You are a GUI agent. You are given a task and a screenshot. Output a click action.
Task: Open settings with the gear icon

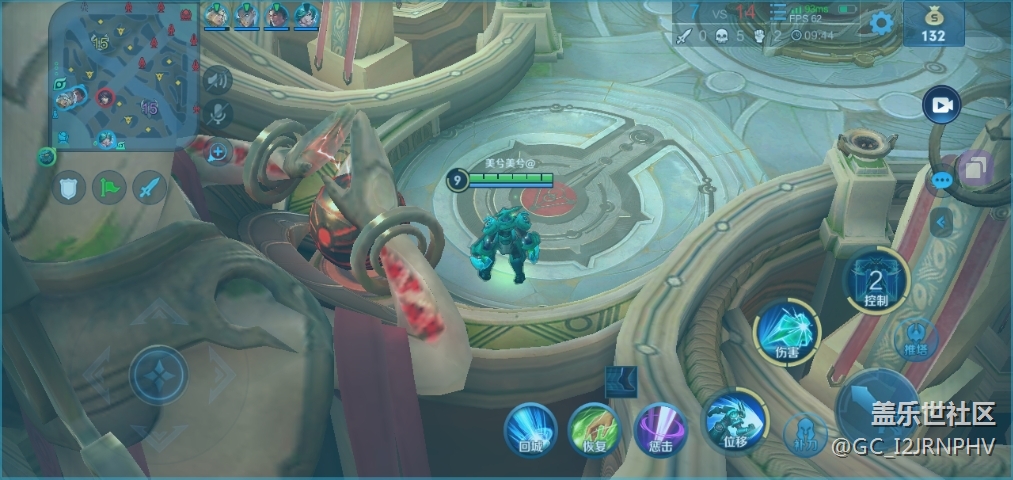[x=881, y=23]
